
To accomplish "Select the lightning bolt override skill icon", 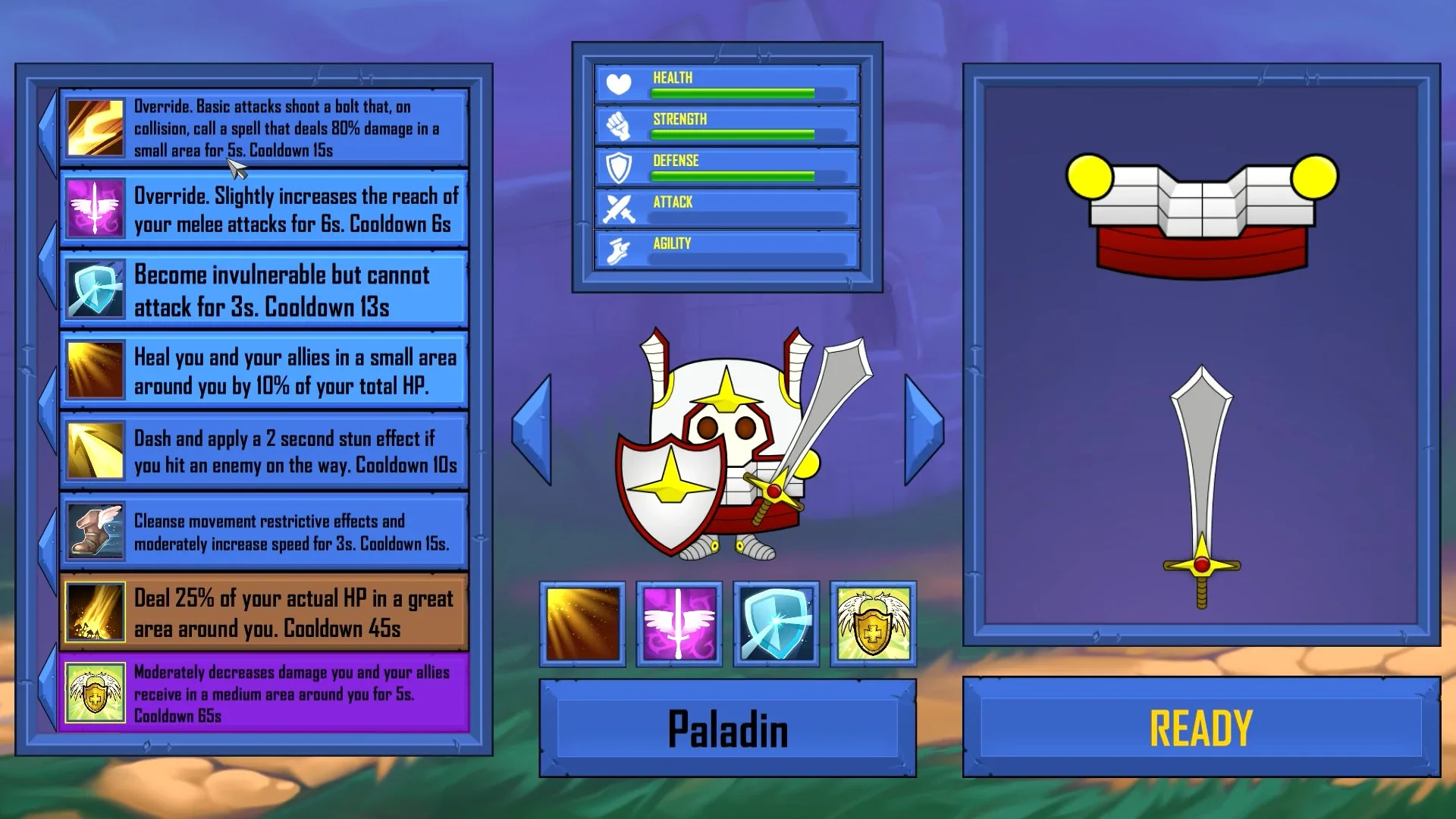I will [x=95, y=127].
